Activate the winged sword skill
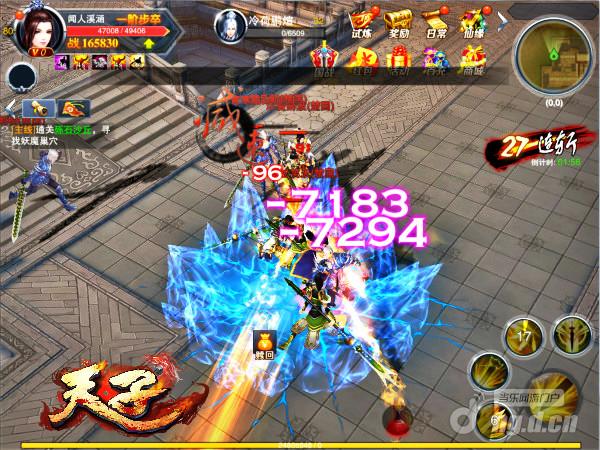Screen dimensions: 600x450 (573, 336)
